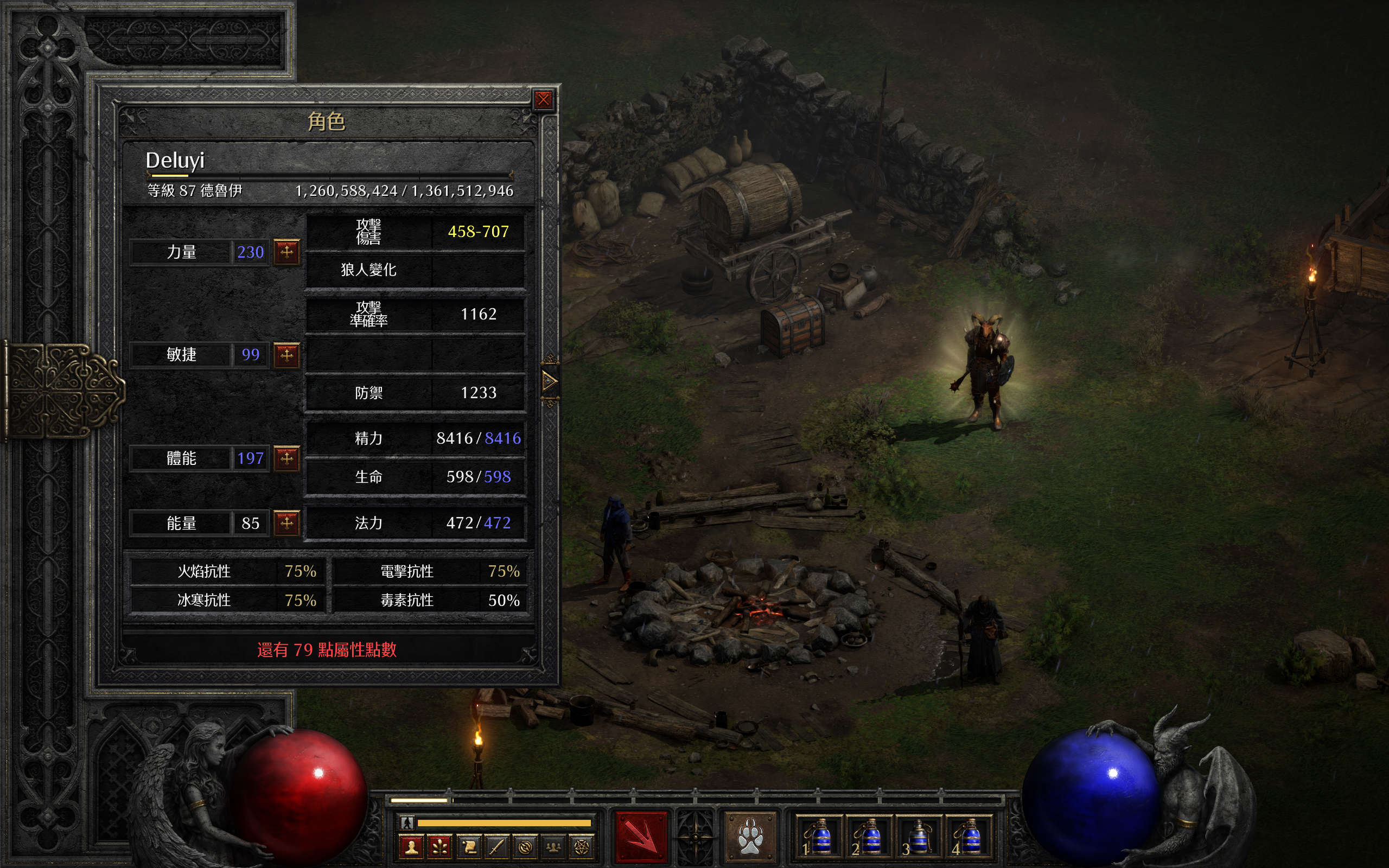Open the pentagram game menu button
The height and width of the screenshot is (868, 1389).
coord(582,847)
